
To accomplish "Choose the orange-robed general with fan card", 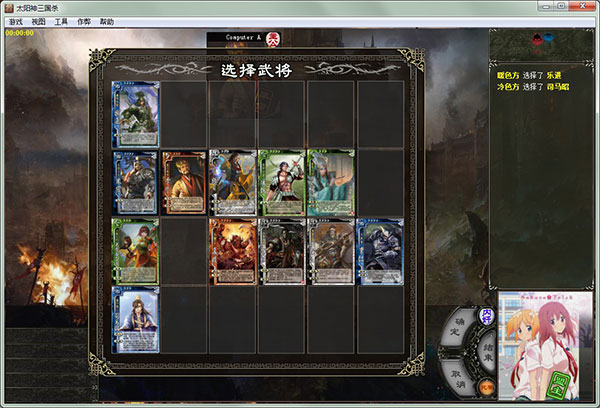I will [184, 182].
